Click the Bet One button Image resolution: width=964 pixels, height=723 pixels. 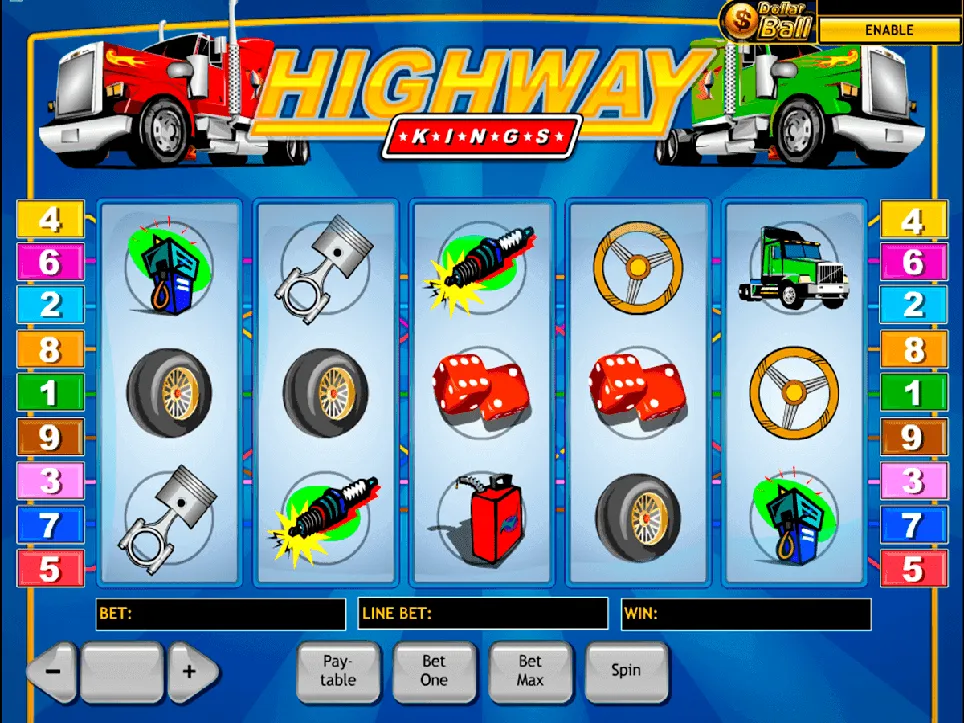point(434,670)
